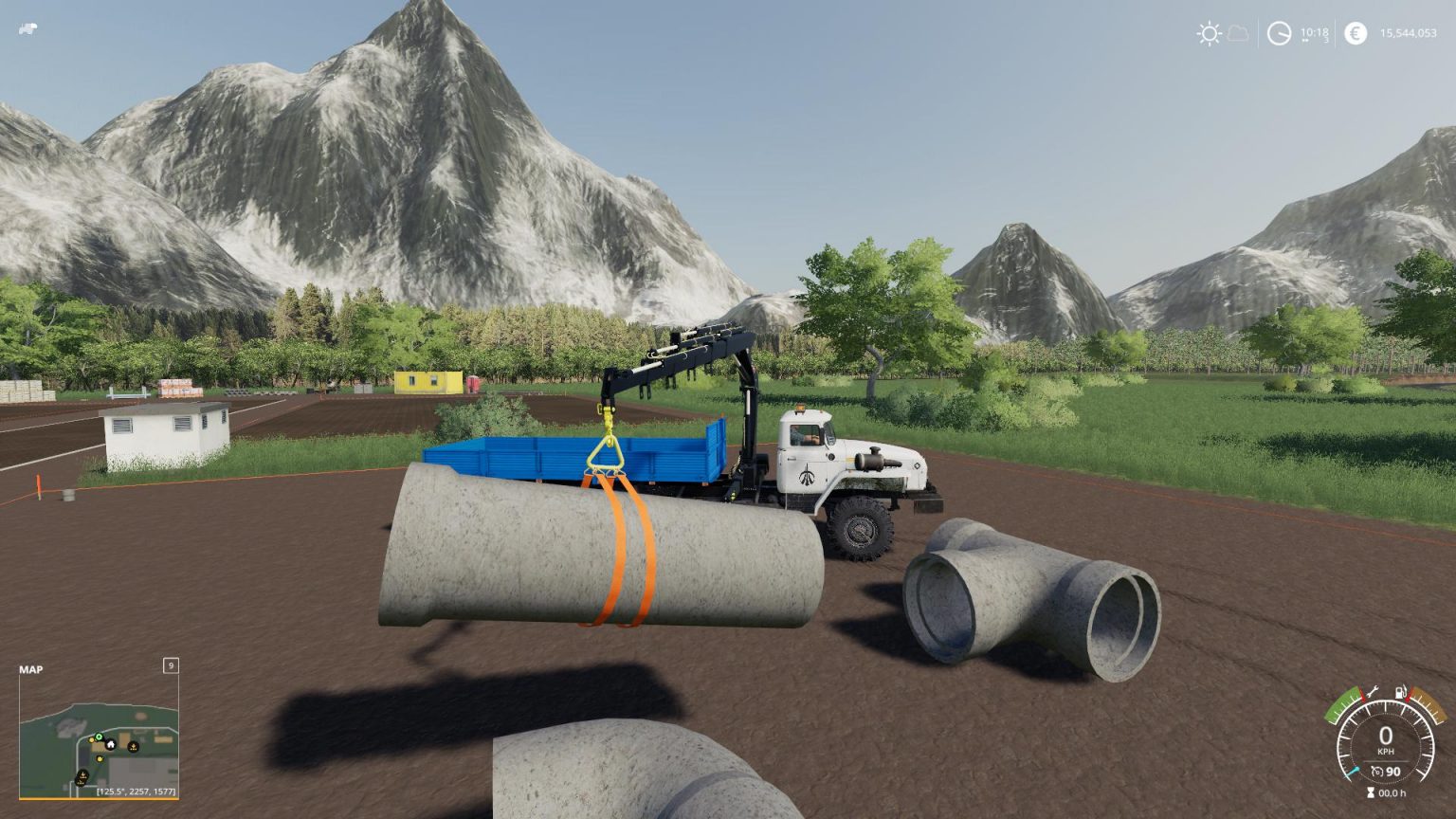Click the cruise control icon showing 90
Viewport: 1456px width, 819px height.
(1387, 773)
